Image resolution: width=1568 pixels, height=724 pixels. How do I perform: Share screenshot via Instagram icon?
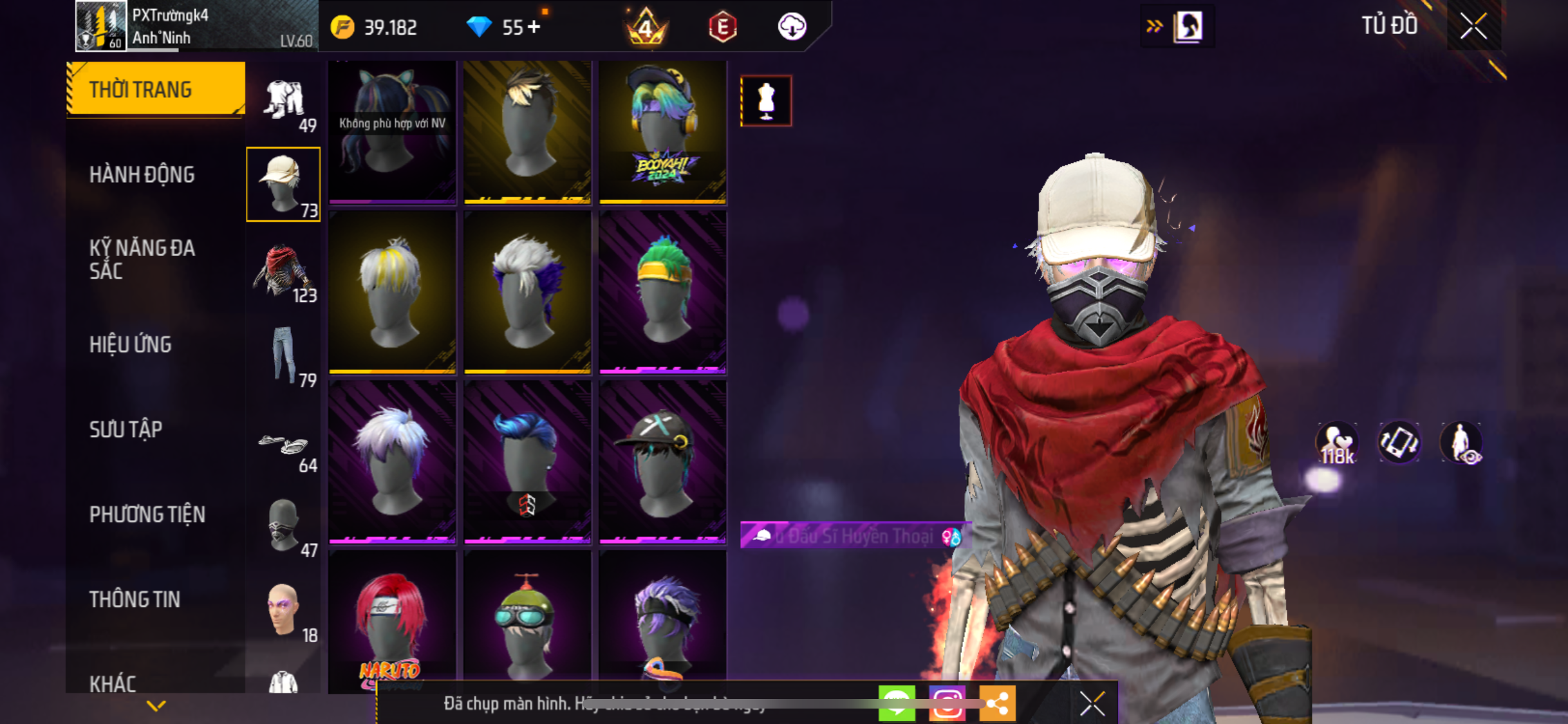click(x=946, y=703)
